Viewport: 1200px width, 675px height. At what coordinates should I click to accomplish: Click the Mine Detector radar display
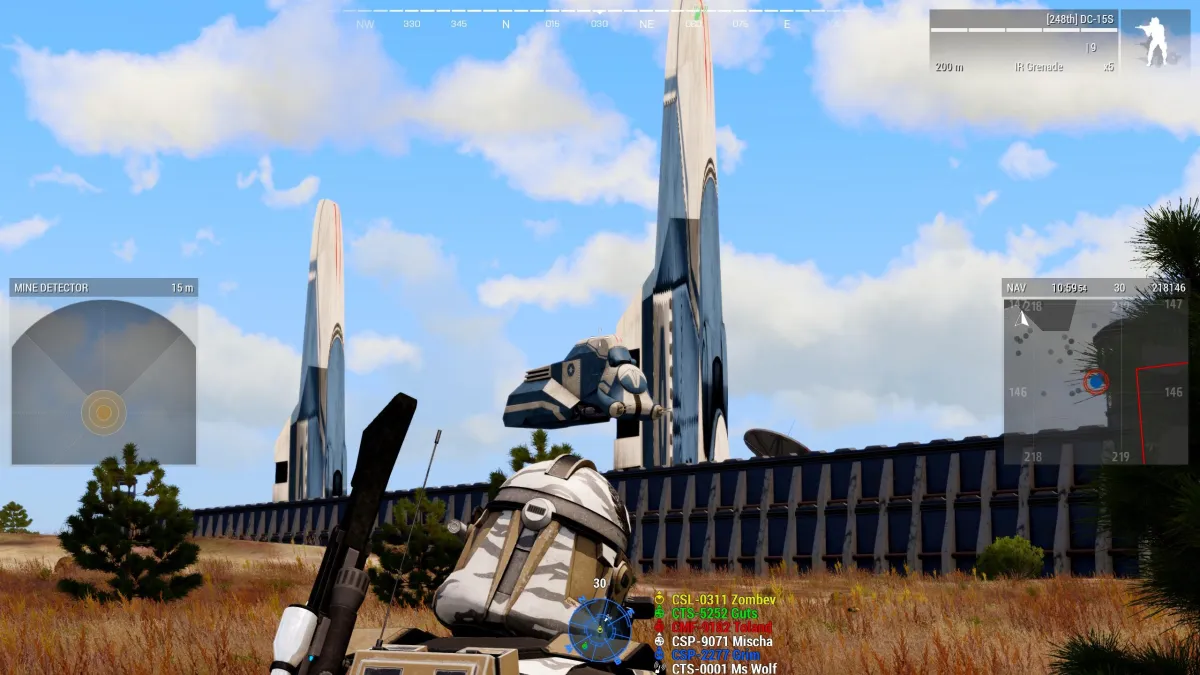click(x=103, y=382)
